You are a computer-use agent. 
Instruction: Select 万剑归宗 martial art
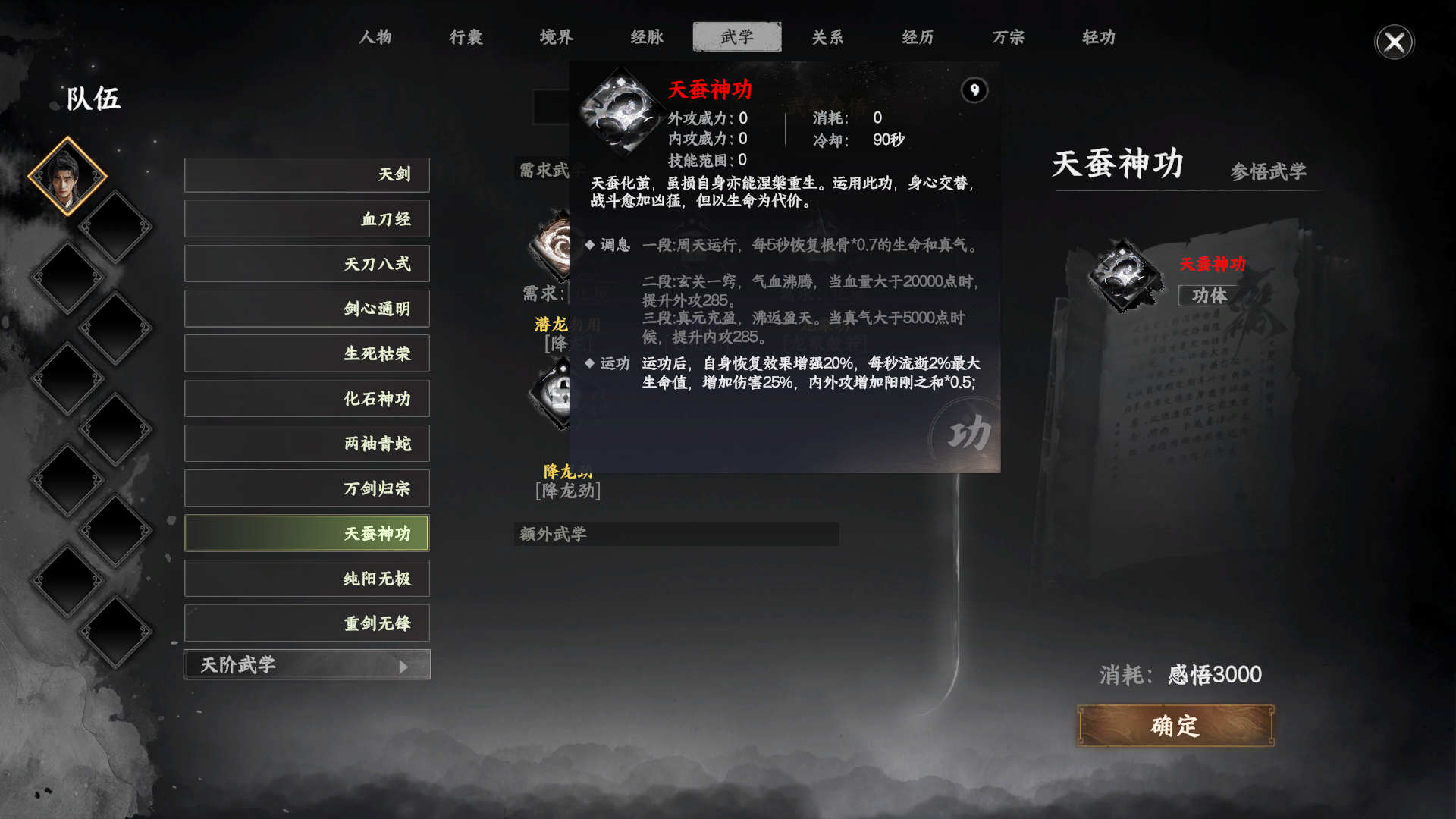coord(306,488)
